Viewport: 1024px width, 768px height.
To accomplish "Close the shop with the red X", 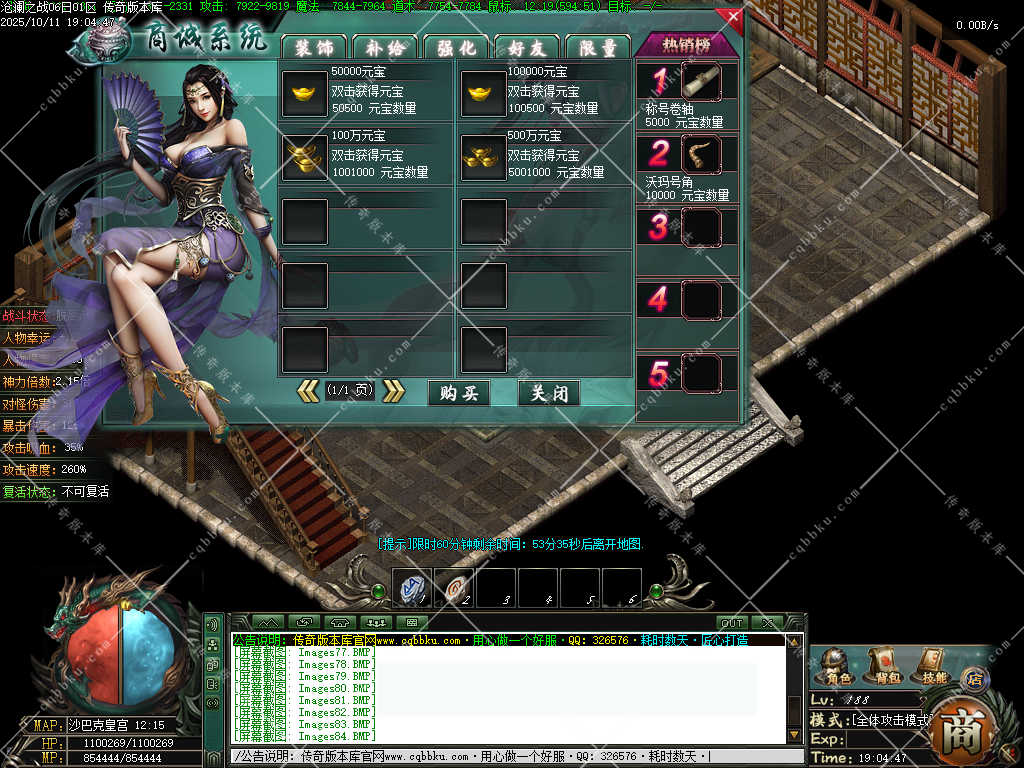I will pos(733,17).
